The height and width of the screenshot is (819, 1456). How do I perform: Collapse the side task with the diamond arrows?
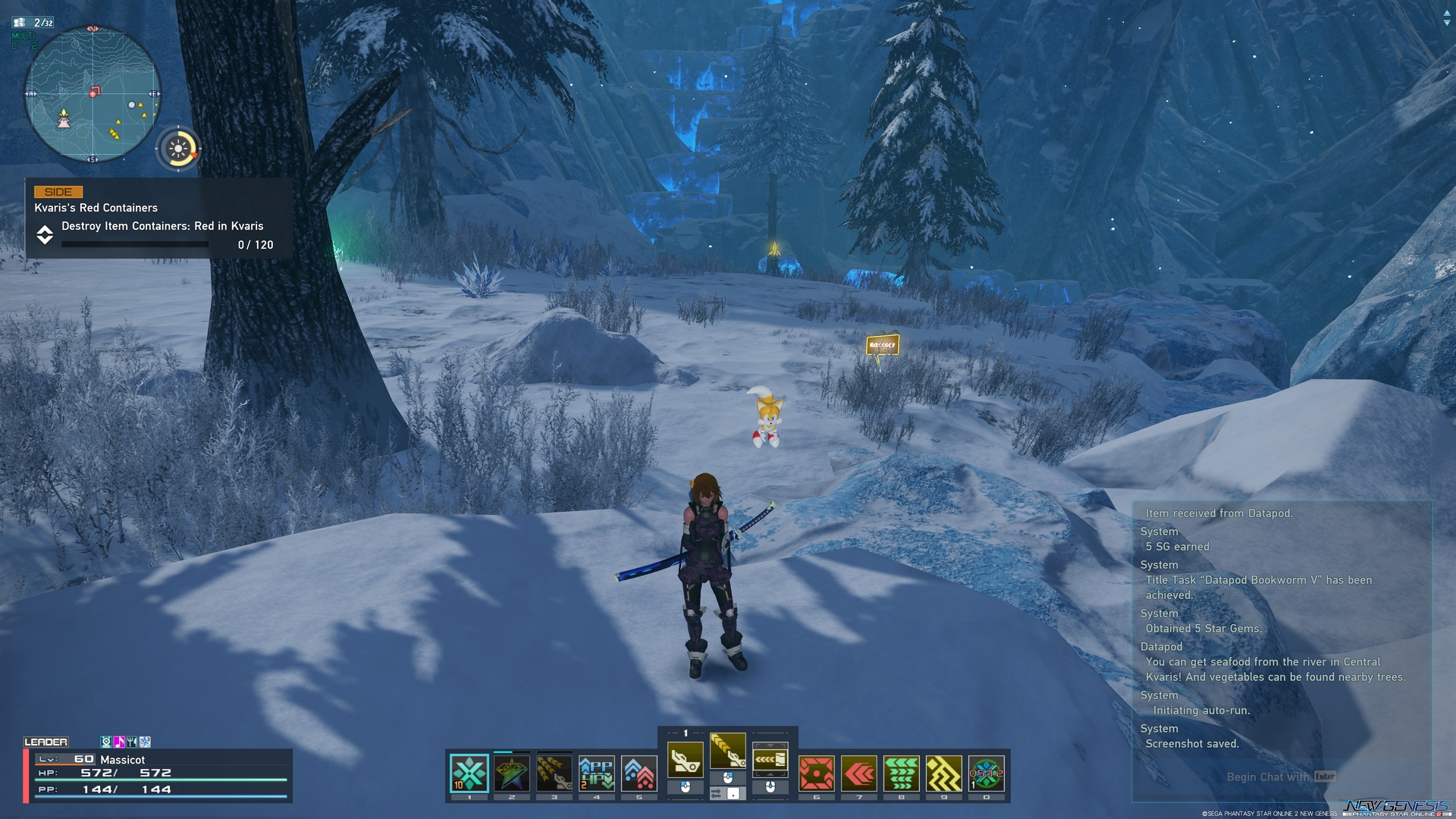pyautogui.click(x=45, y=236)
